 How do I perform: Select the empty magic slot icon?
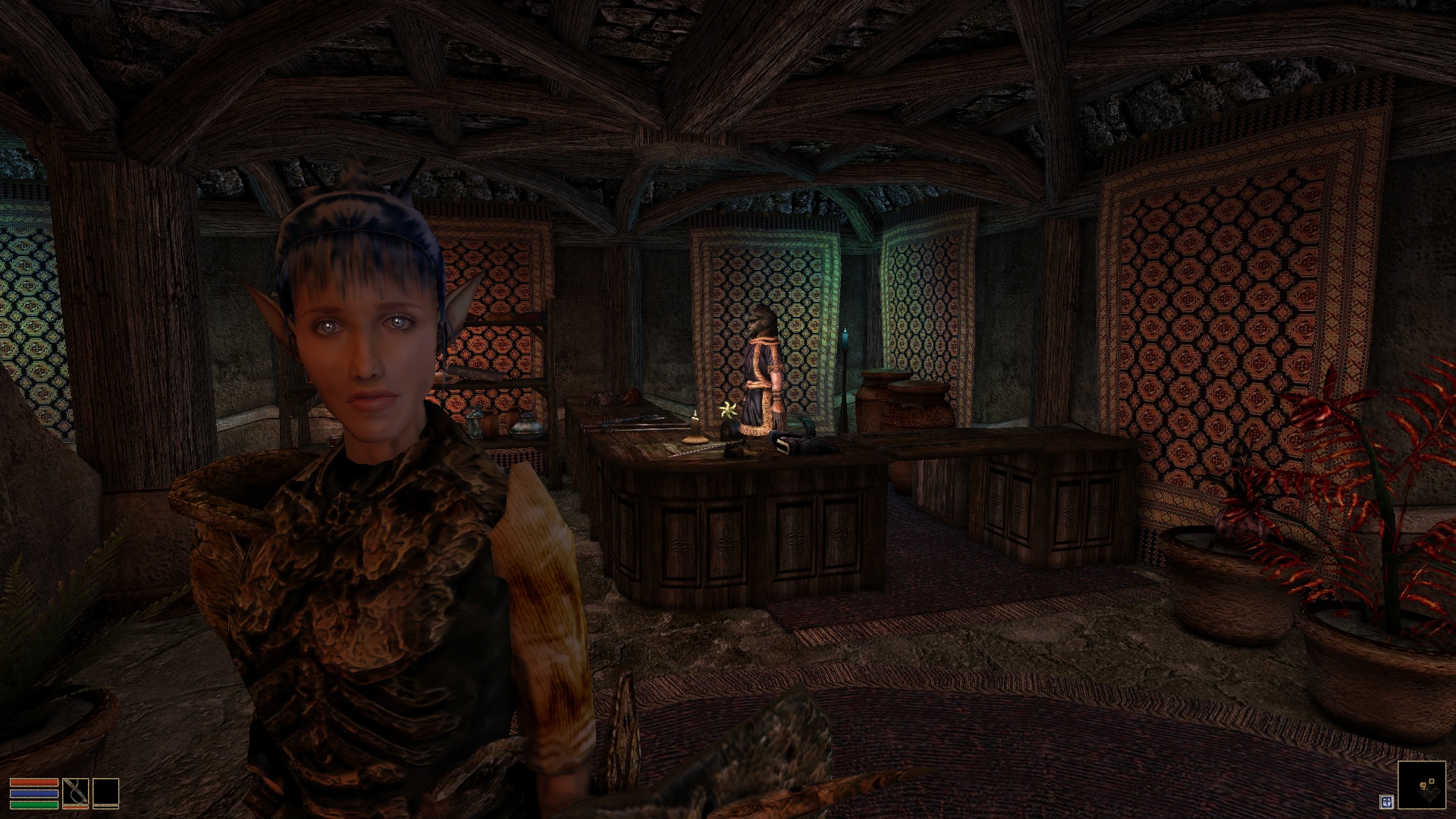point(106,792)
